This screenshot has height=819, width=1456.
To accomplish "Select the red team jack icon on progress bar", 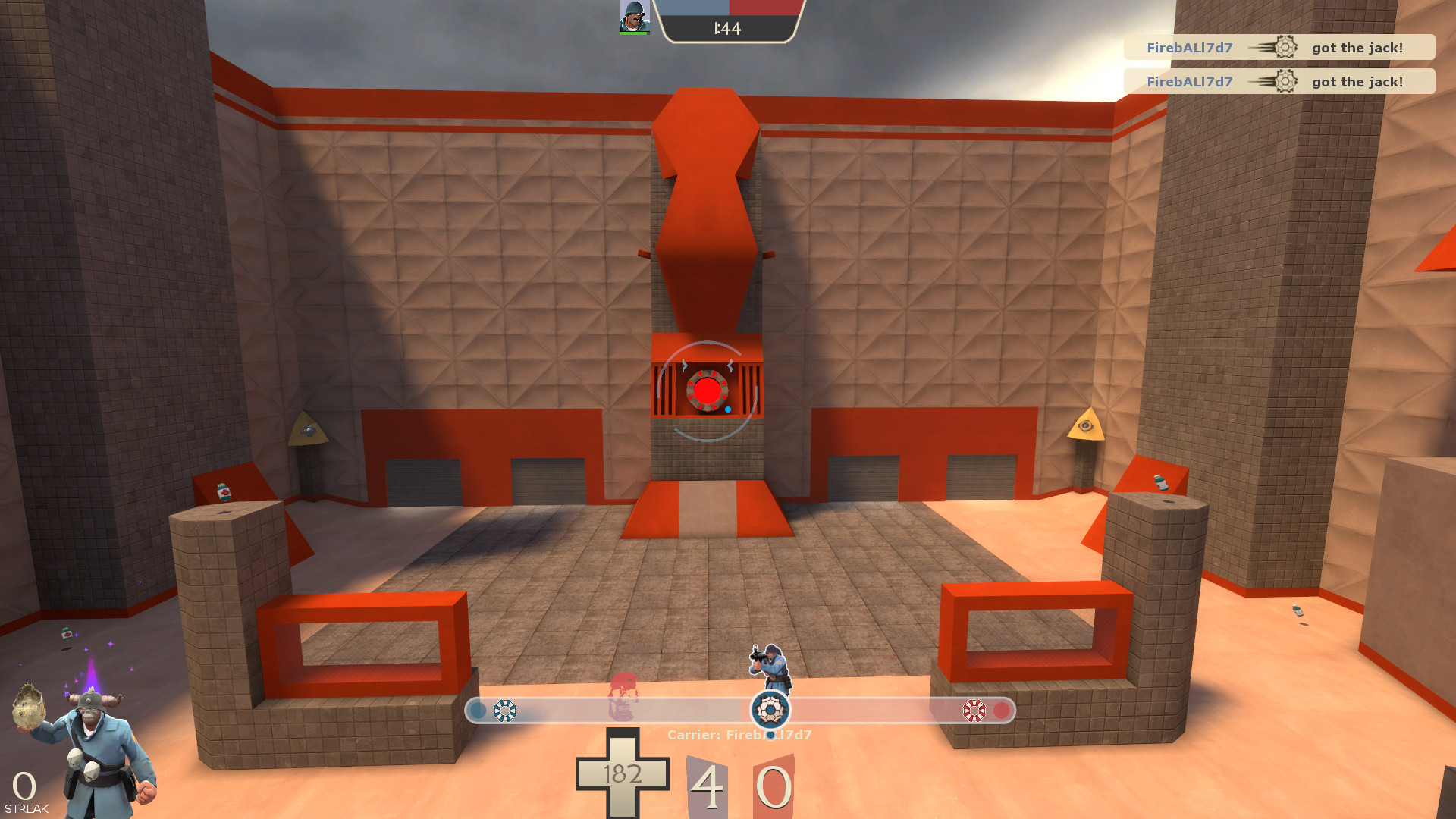I will click(973, 711).
